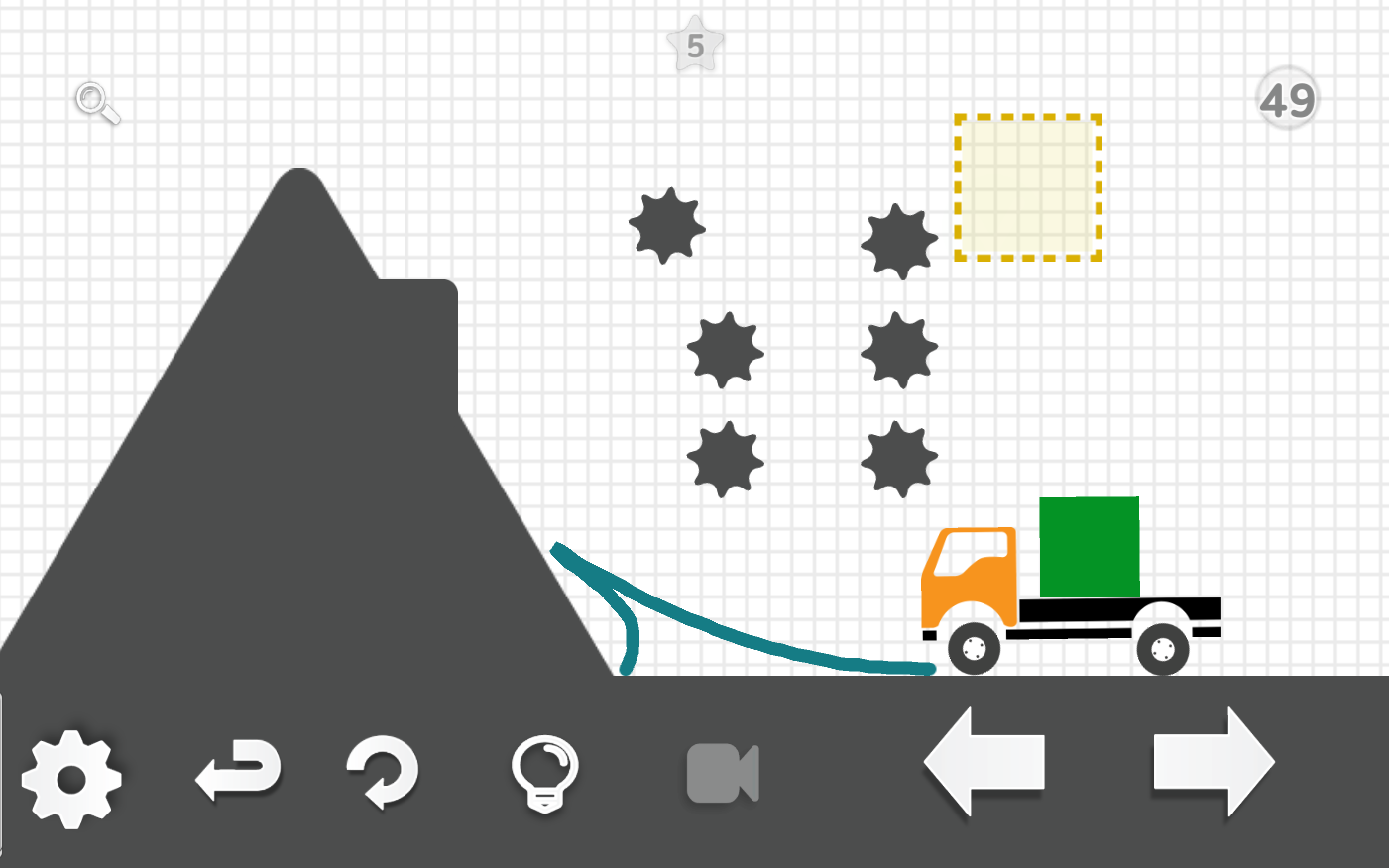Select the truck's rear wheel
The image size is (1389, 868).
point(1162,649)
